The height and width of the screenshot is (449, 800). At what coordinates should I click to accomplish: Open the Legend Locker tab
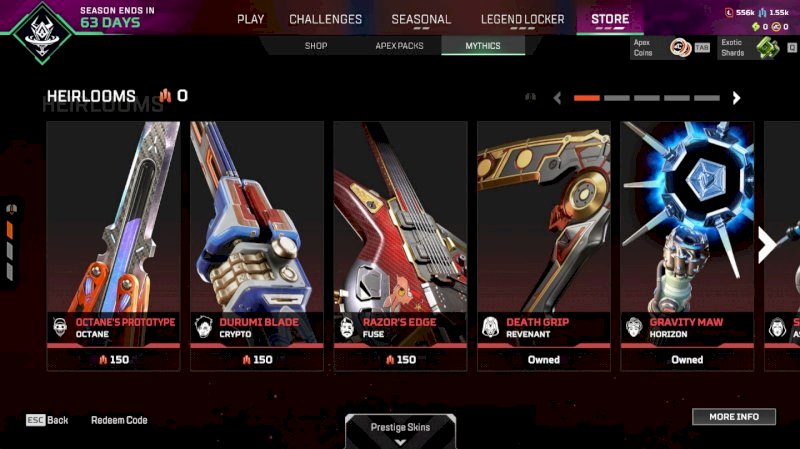pyautogui.click(x=522, y=19)
